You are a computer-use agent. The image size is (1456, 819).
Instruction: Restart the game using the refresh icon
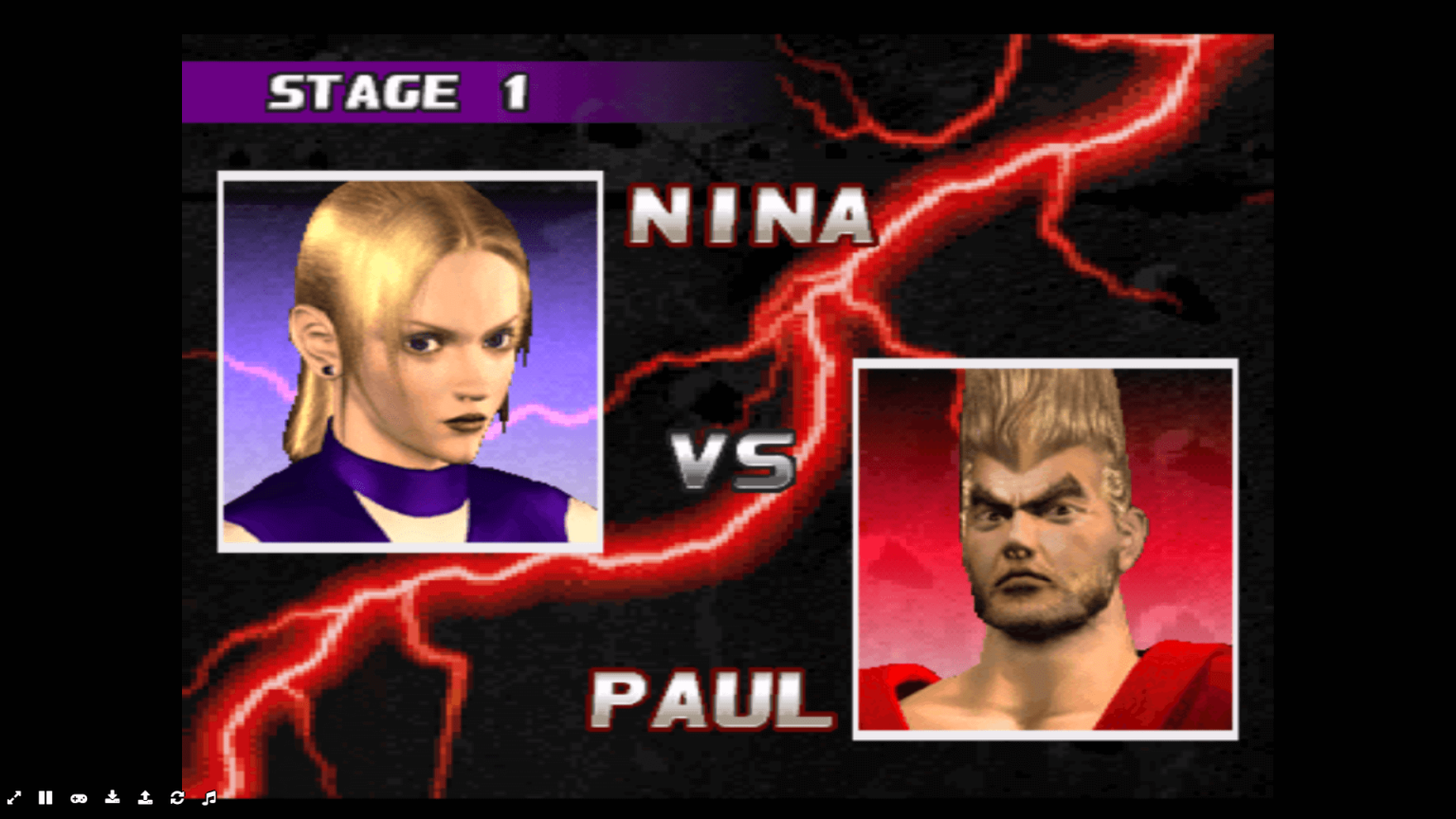tap(178, 798)
